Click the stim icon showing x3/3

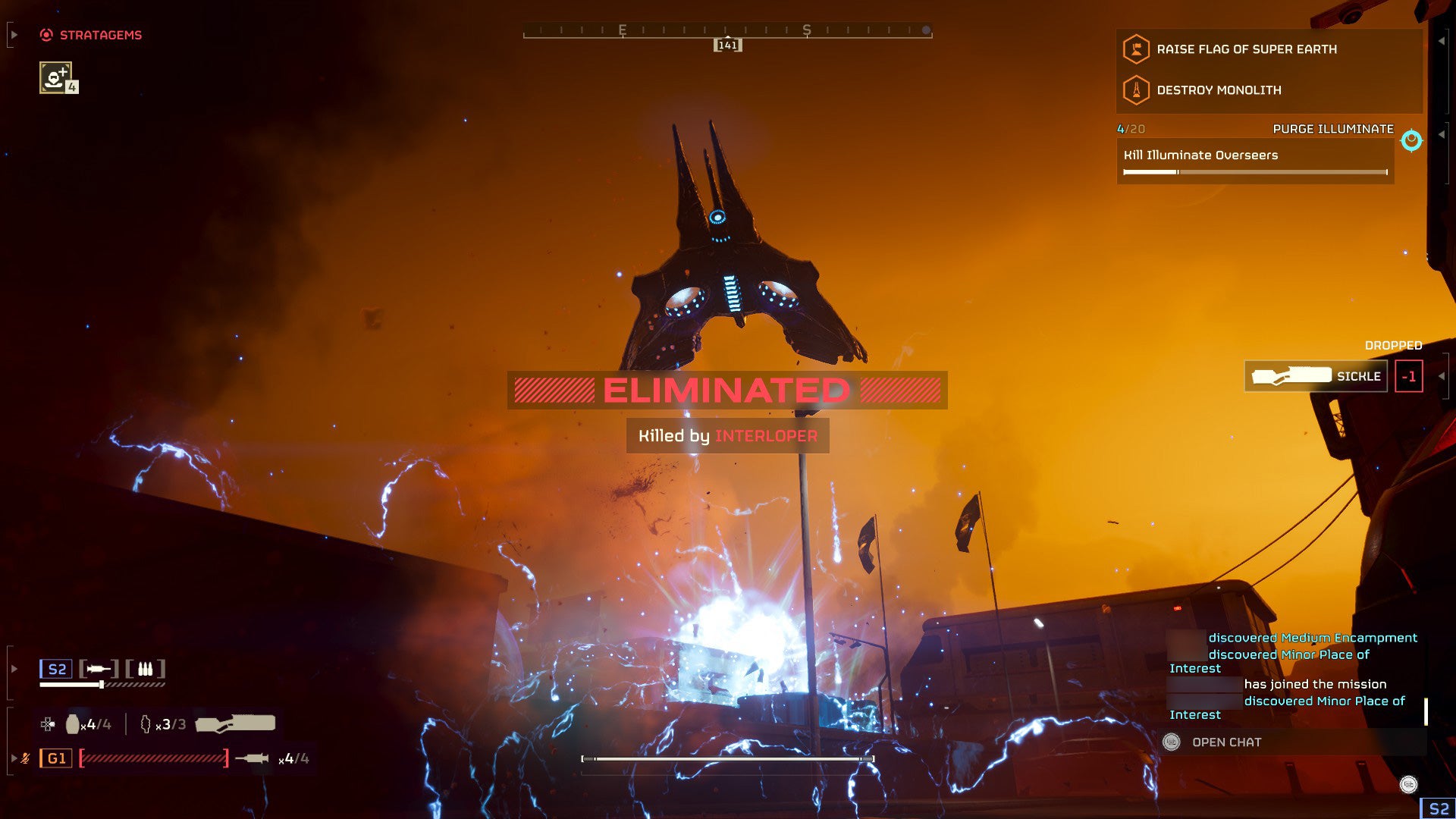146,725
